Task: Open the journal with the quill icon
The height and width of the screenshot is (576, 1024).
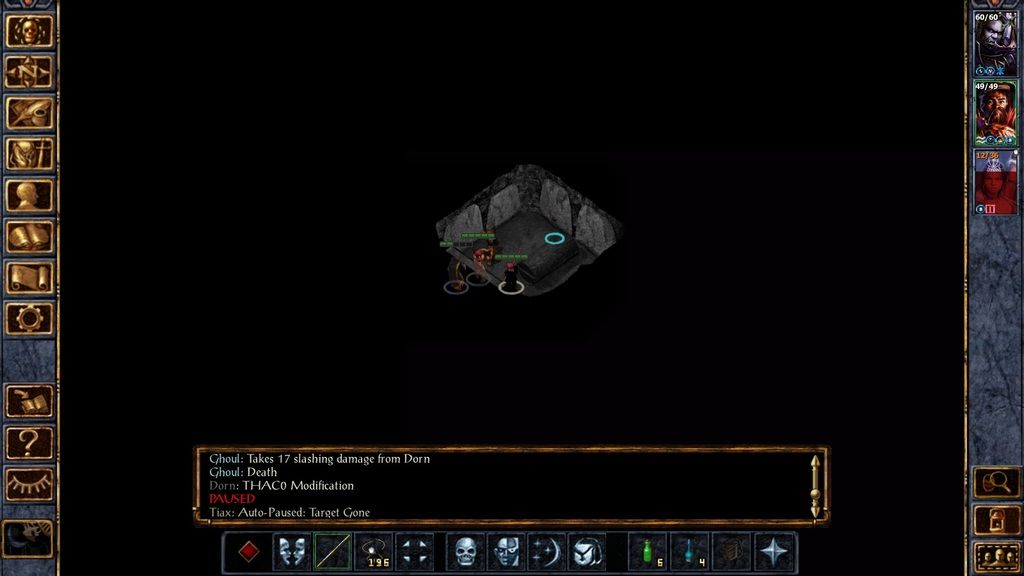Action: pyautogui.click(x=29, y=113)
